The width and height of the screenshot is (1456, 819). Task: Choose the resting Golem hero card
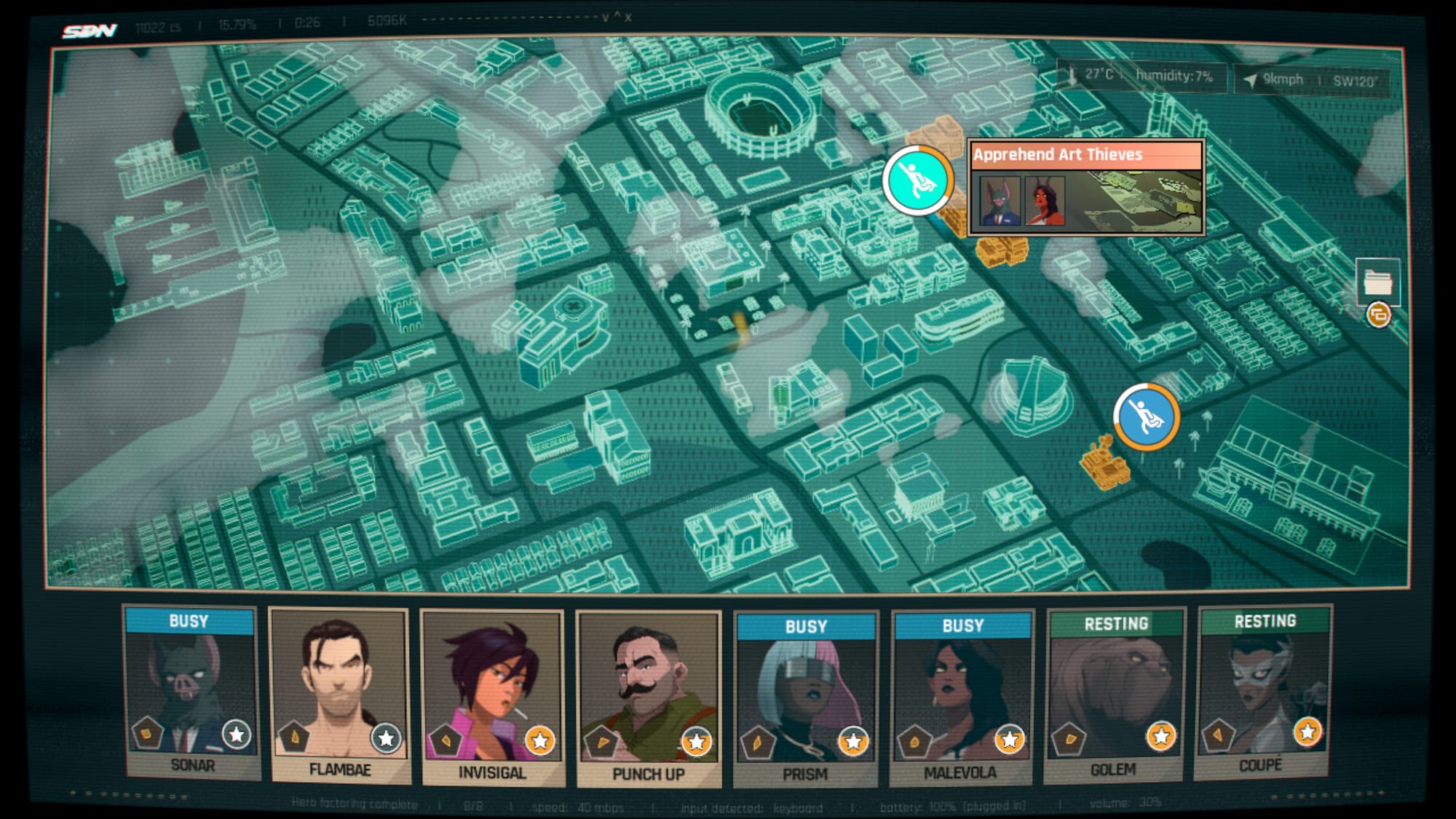click(x=1115, y=695)
